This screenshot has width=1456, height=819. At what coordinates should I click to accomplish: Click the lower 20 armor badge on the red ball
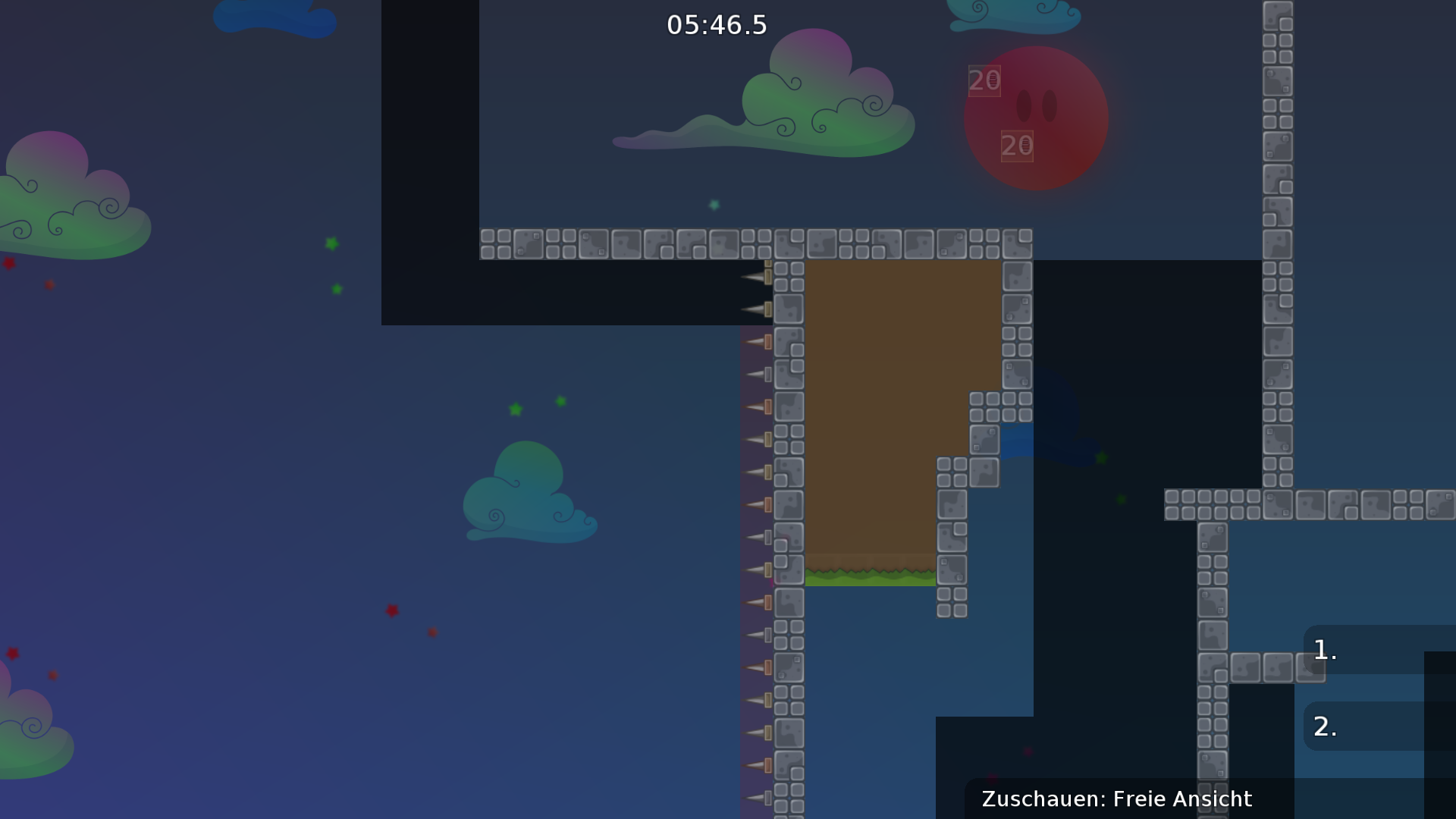coord(1018,144)
